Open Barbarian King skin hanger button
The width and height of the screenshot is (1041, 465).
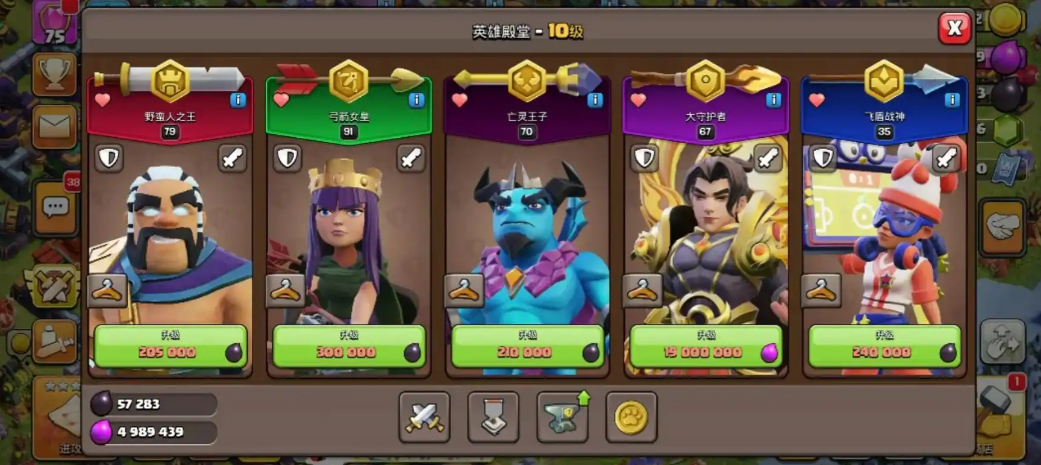pos(107,291)
